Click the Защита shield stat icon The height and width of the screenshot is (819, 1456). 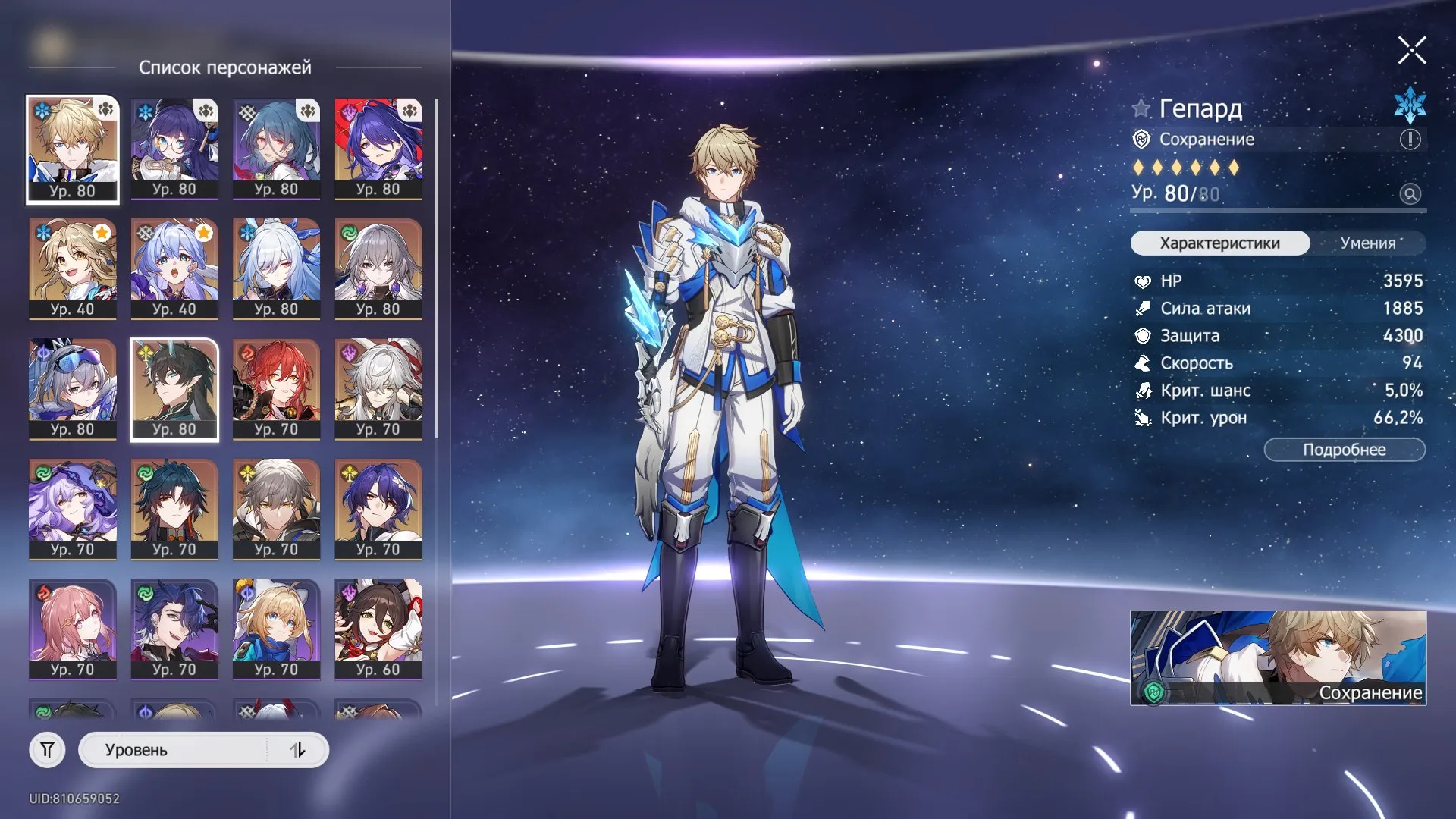tap(1142, 336)
